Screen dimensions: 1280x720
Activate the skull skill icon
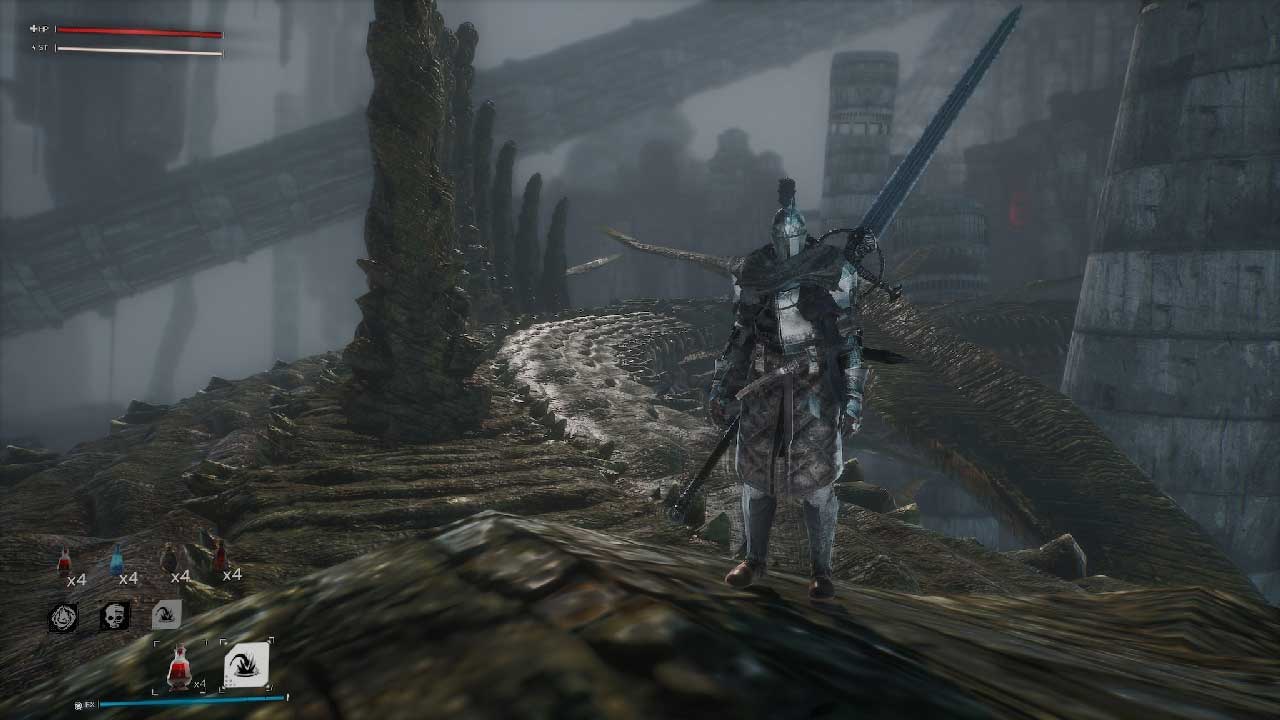point(115,616)
